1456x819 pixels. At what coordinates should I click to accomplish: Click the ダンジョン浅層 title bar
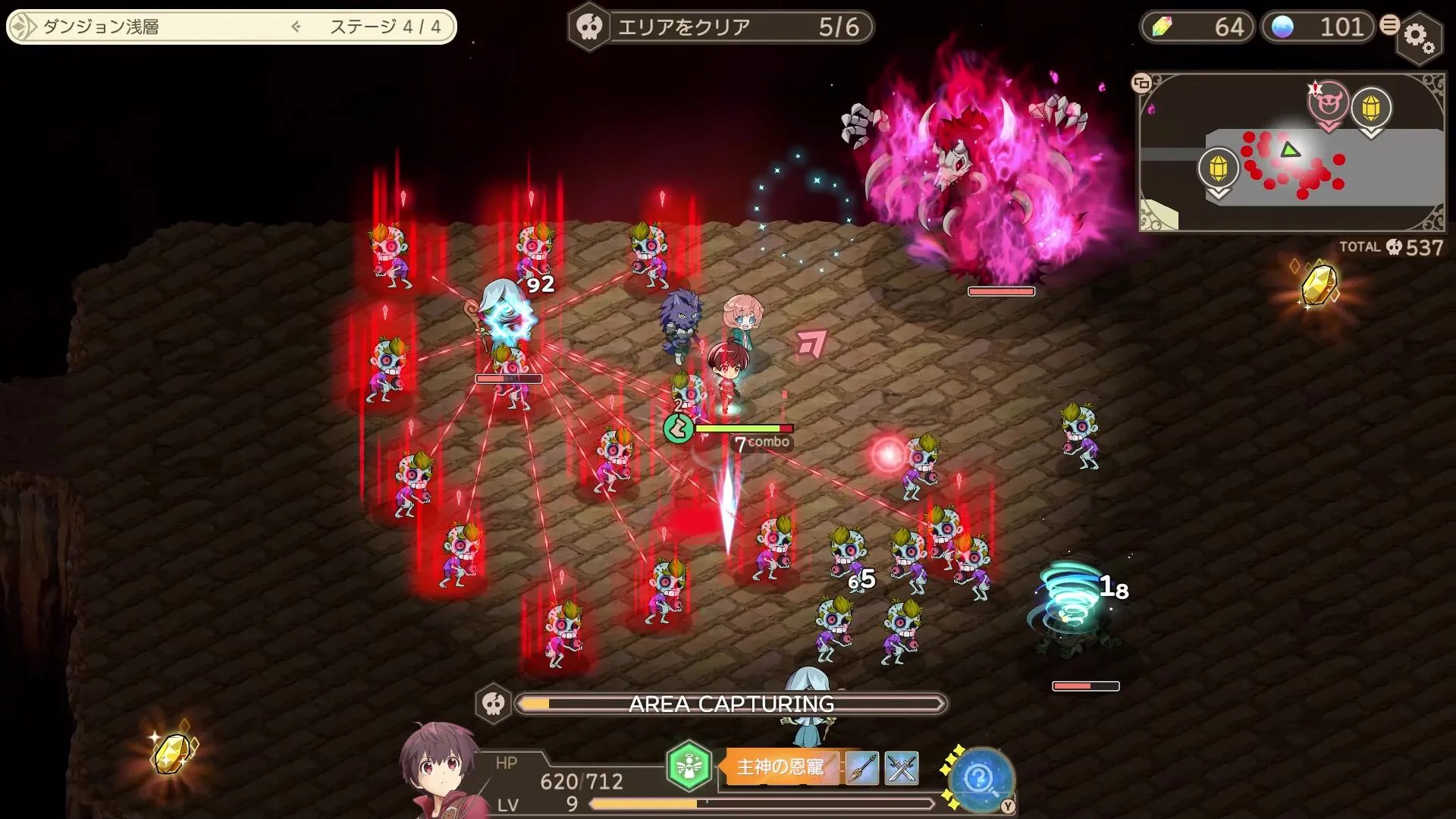pos(152,25)
